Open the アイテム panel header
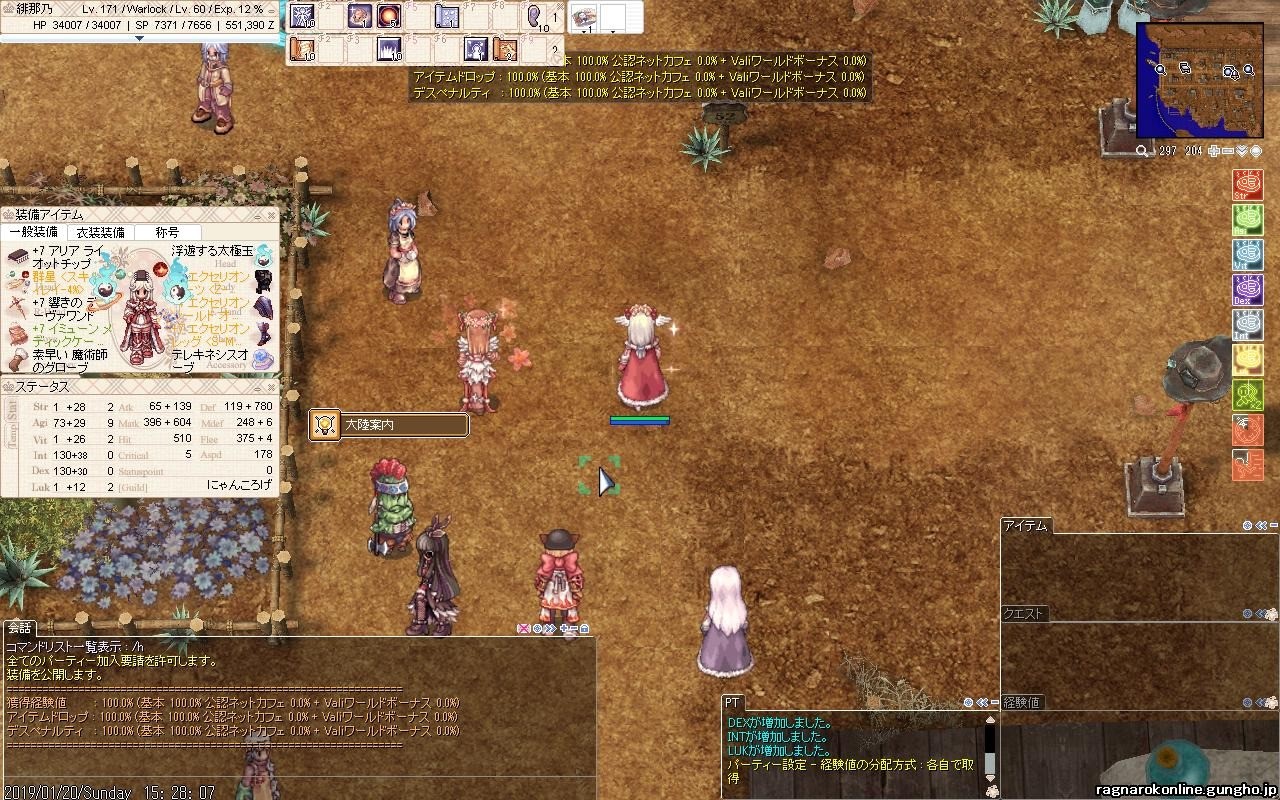This screenshot has width=1280, height=800. (x=1025, y=525)
